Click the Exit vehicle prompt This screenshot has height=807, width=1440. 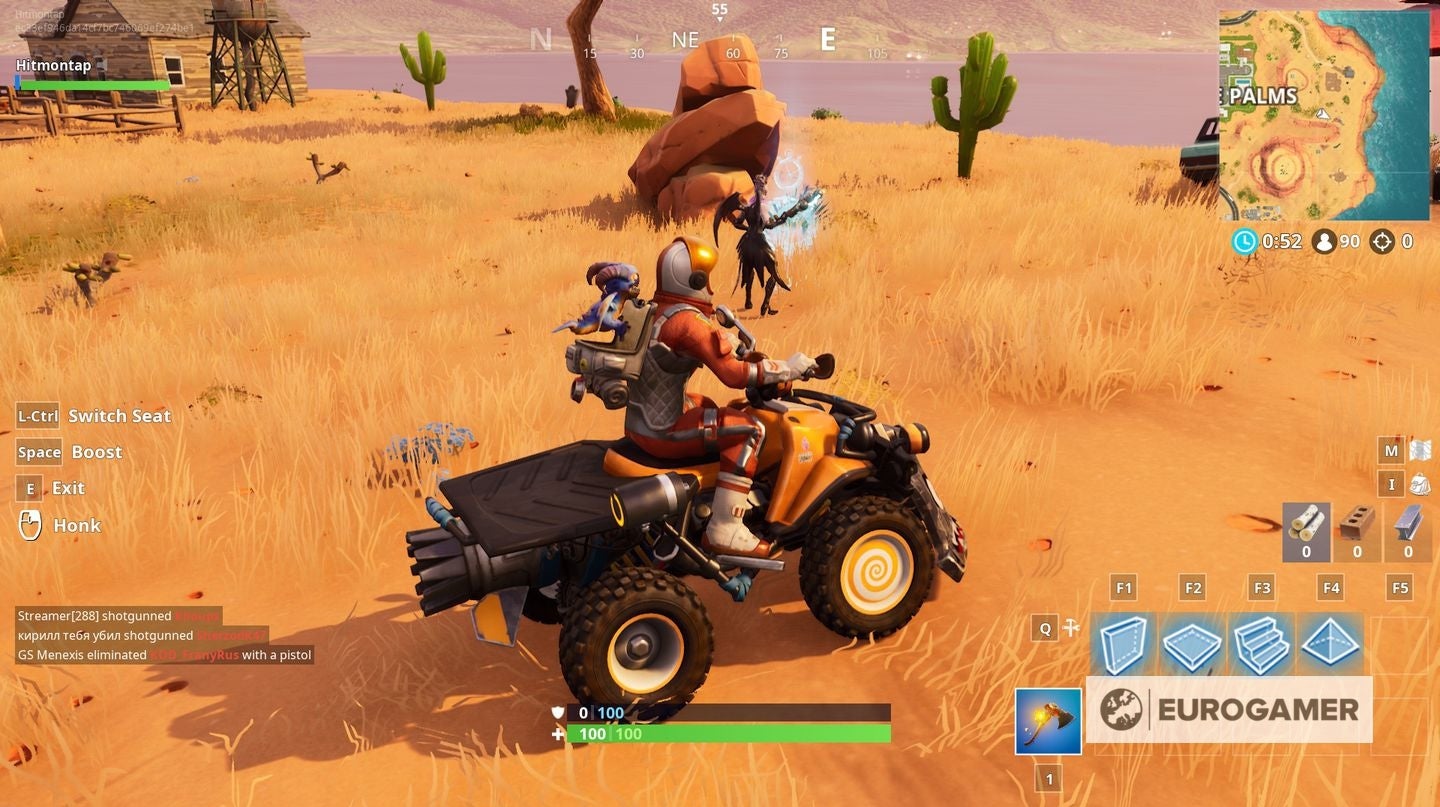[51, 488]
